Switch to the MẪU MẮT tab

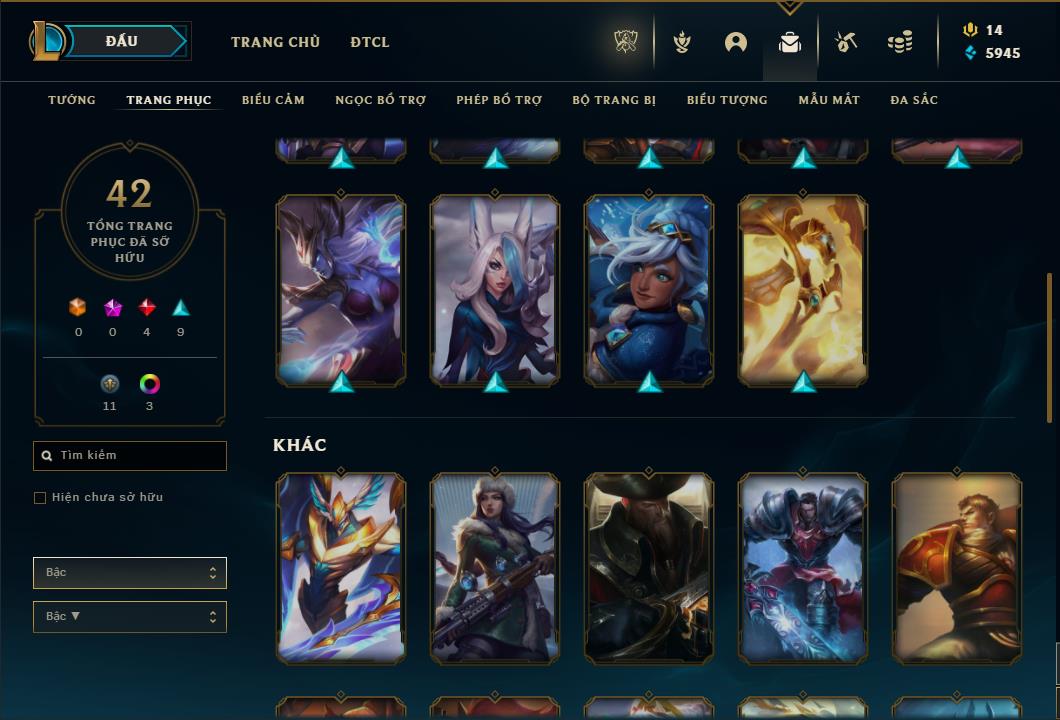pyautogui.click(x=829, y=100)
